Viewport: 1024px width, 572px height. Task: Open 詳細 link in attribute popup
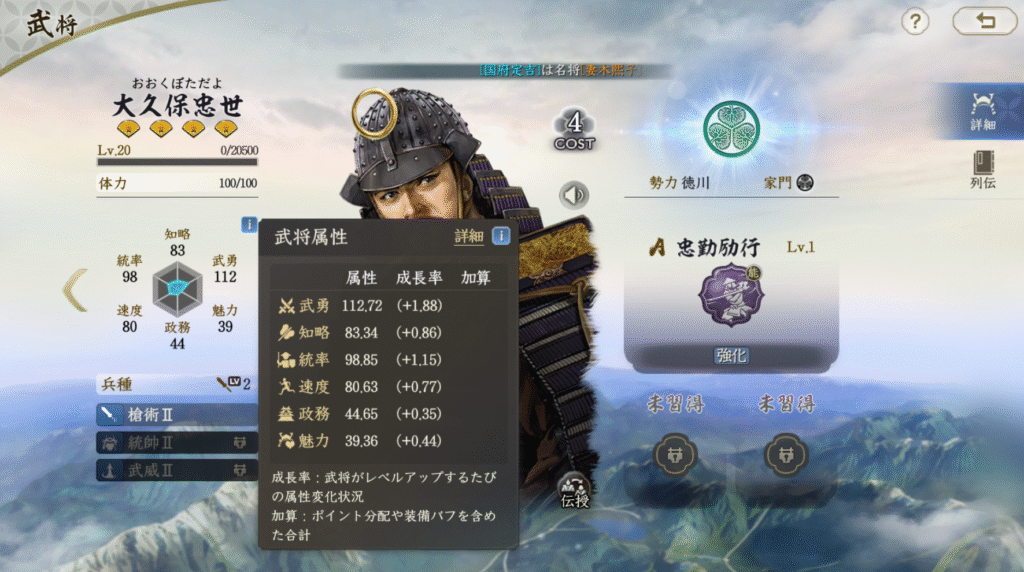pyautogui.click(x=469, y=237)
